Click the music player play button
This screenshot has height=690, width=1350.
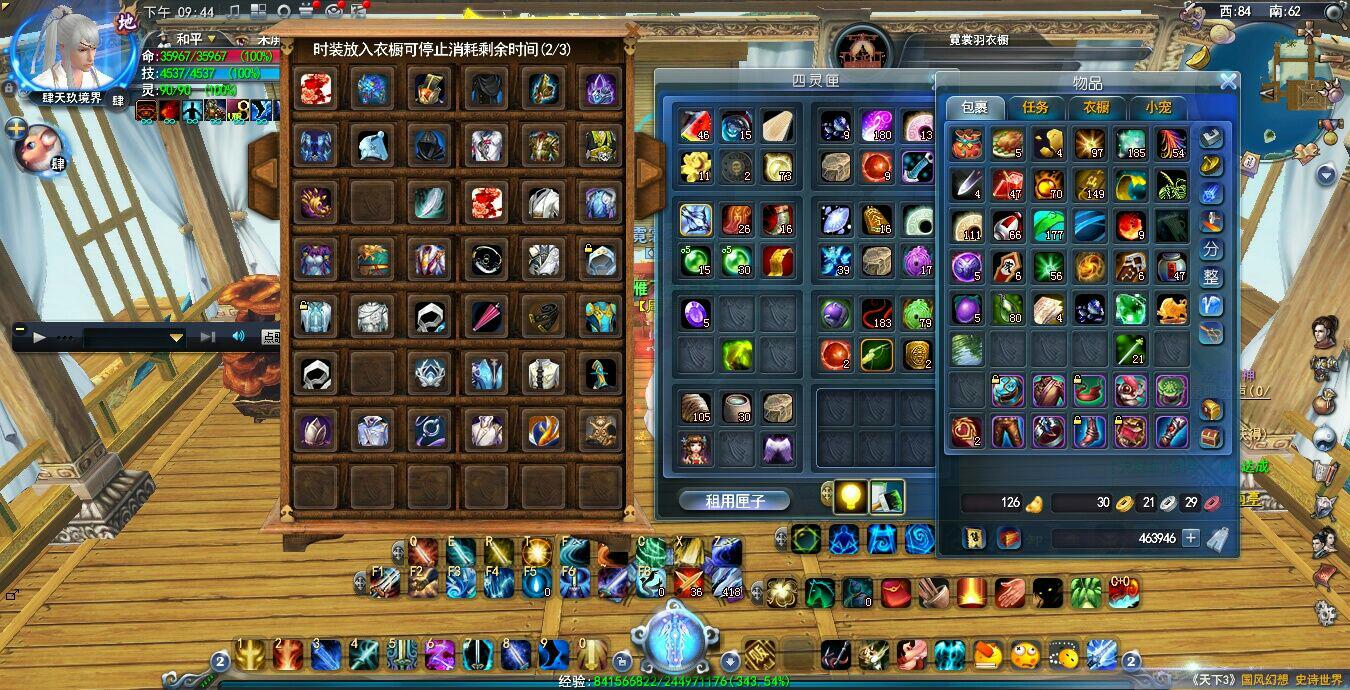(x=39, y=337)
